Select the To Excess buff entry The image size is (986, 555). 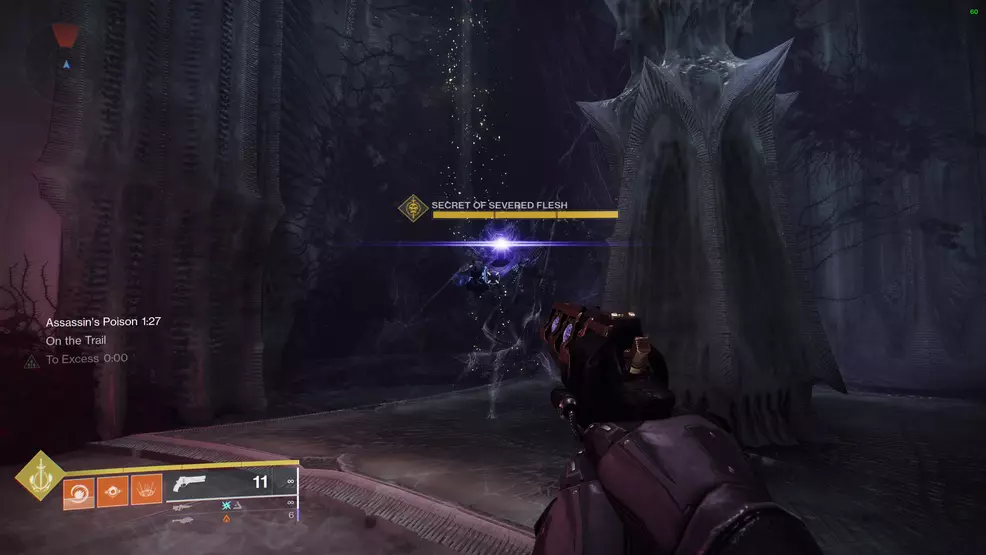pos(86,358)
